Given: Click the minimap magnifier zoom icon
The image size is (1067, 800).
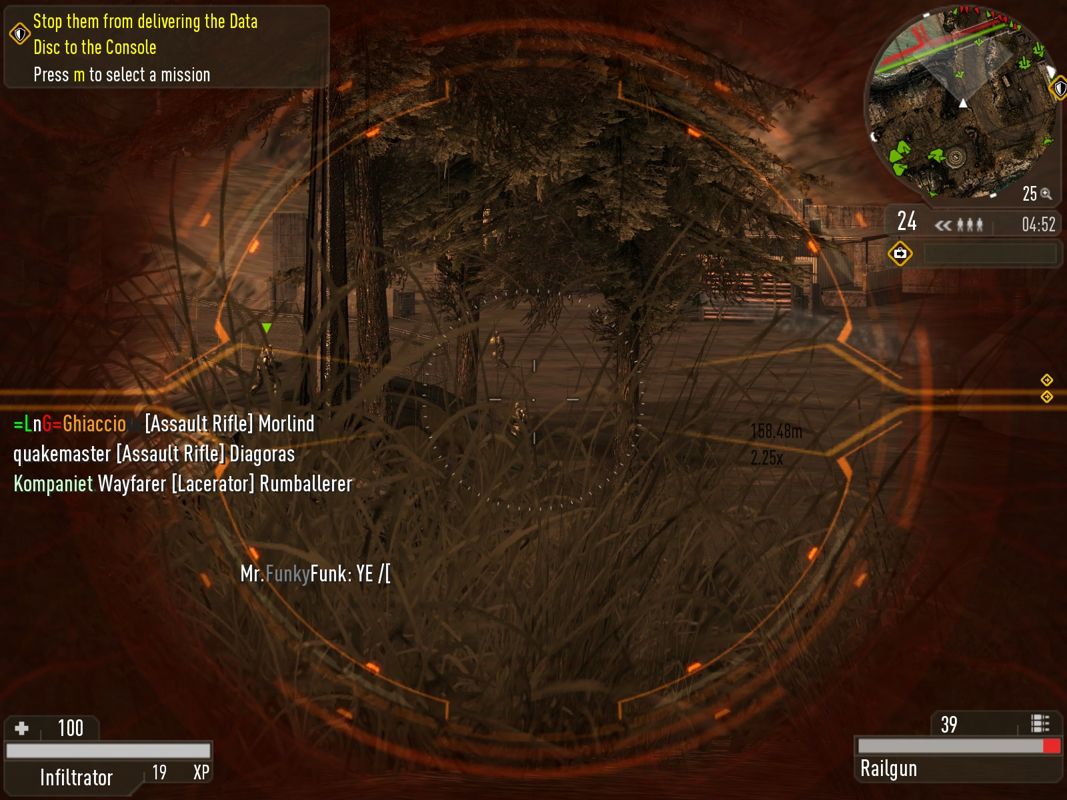Looking at the screenshot, I should 1045,194.
